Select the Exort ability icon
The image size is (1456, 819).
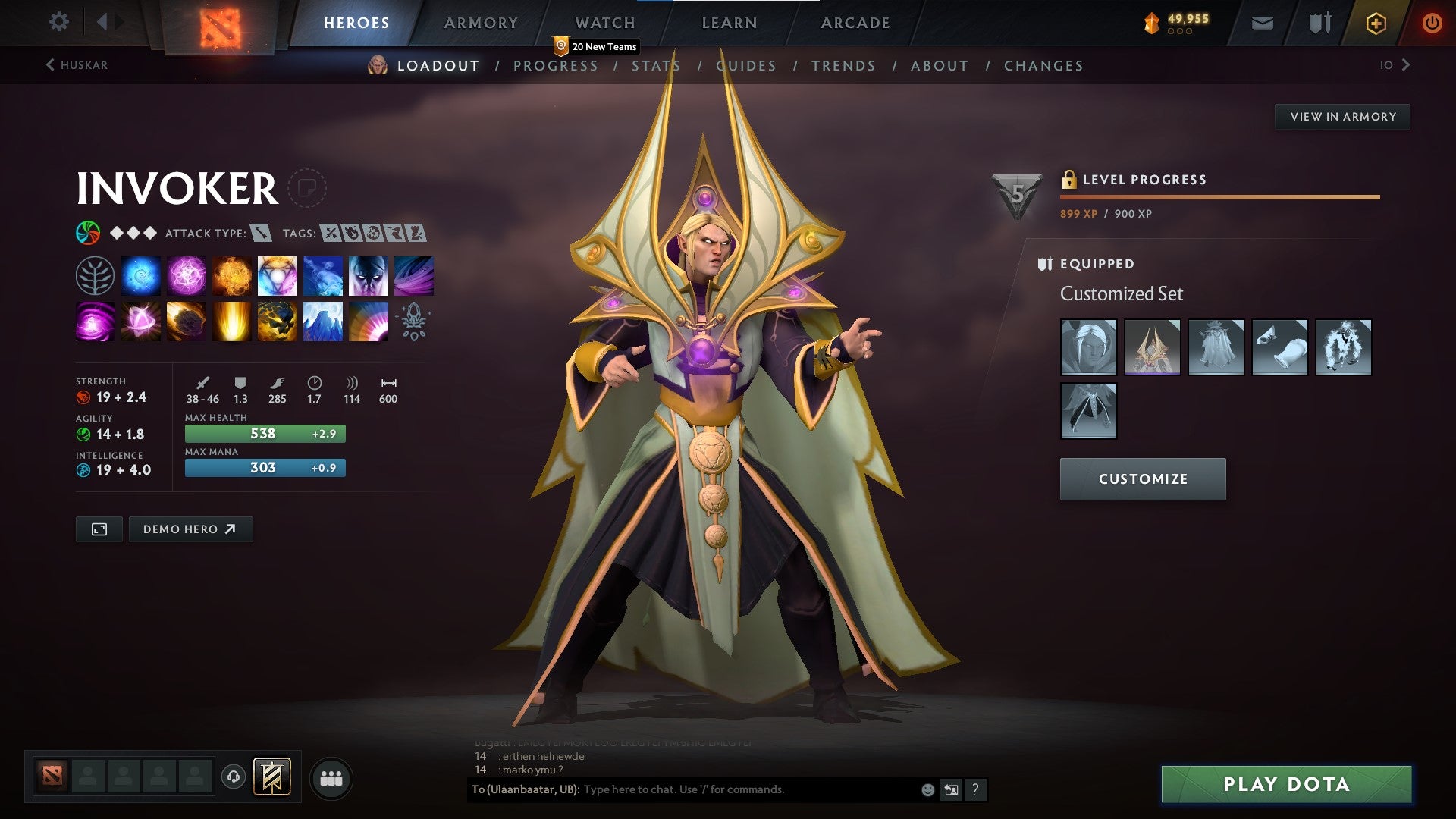click(232, 275)
